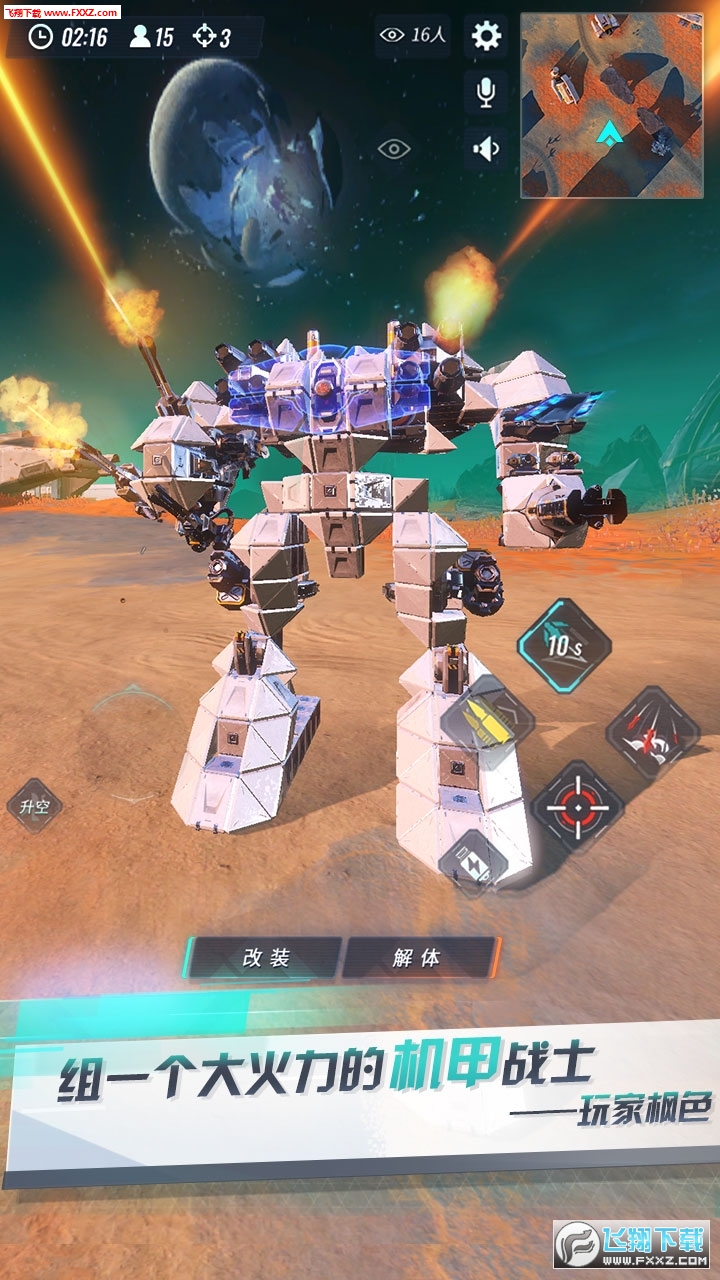Activate the 升空 ascend button
This screenshot has width=720, height=1280.
[x=34, y=806]
